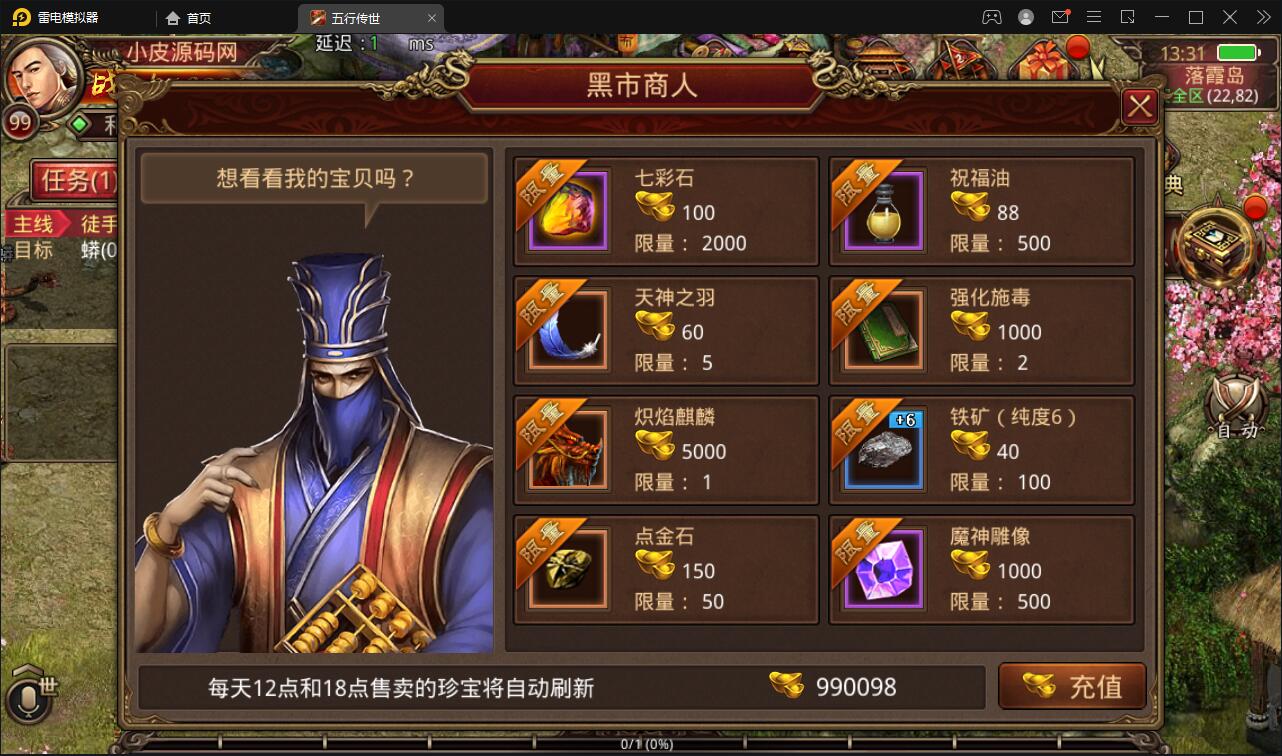This screenshot has height=756, width=1282.
Task: Click the 魔神雕像 purple gem statue icon
Action: [x=880, y=570]
